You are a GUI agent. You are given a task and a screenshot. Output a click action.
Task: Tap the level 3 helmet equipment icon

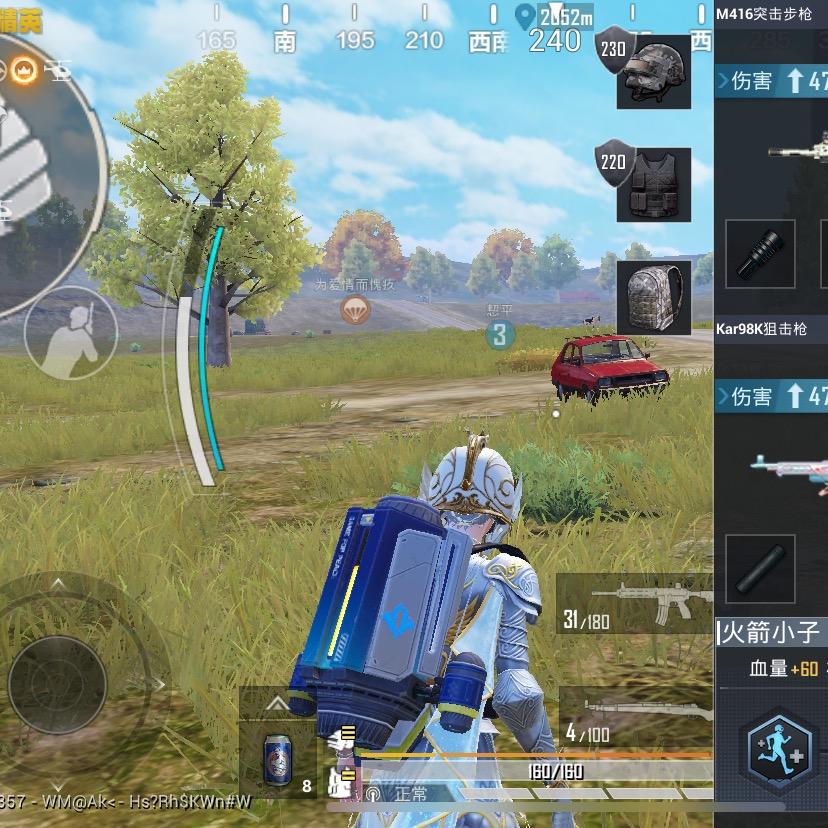[654, 72]
